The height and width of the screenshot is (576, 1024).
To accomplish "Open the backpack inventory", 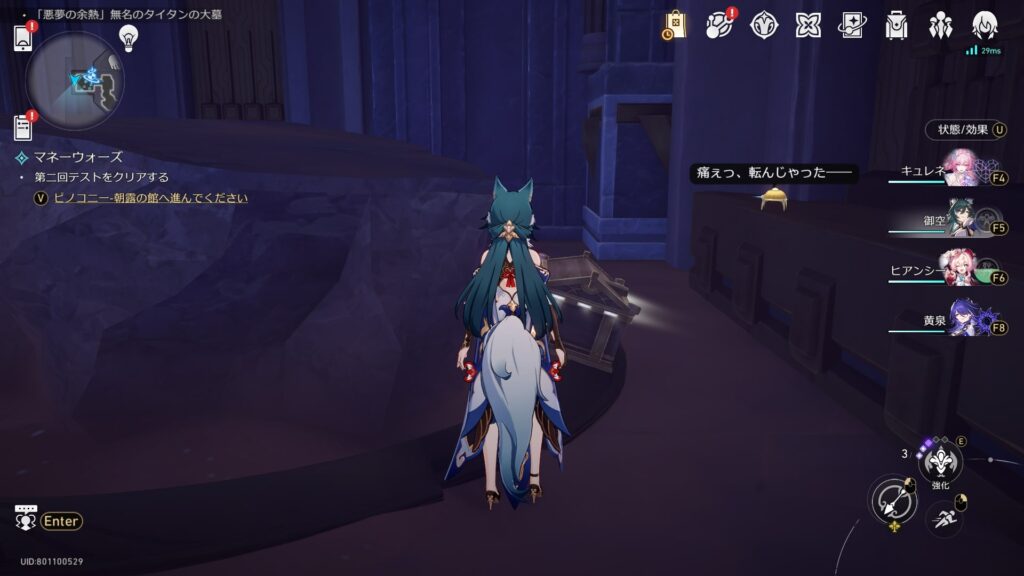I will click(897, 25).
